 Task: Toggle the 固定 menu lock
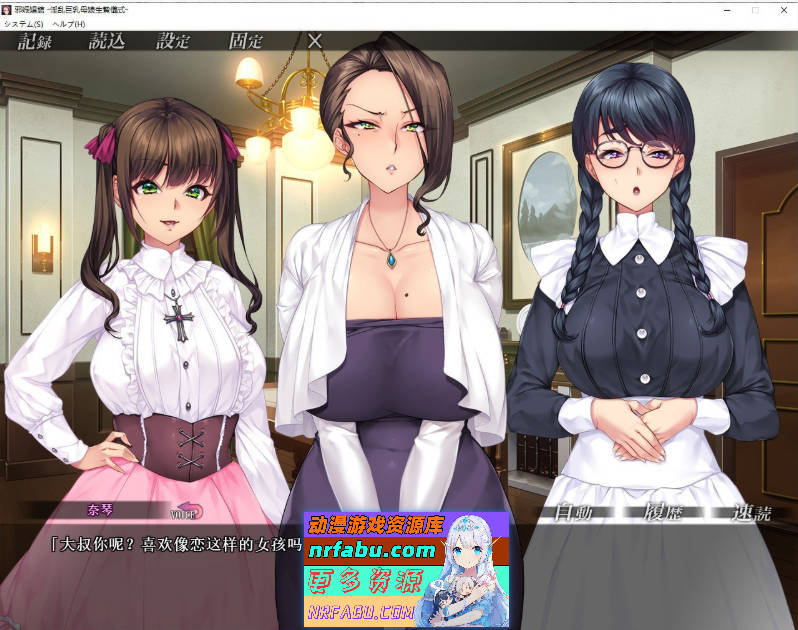246,41
